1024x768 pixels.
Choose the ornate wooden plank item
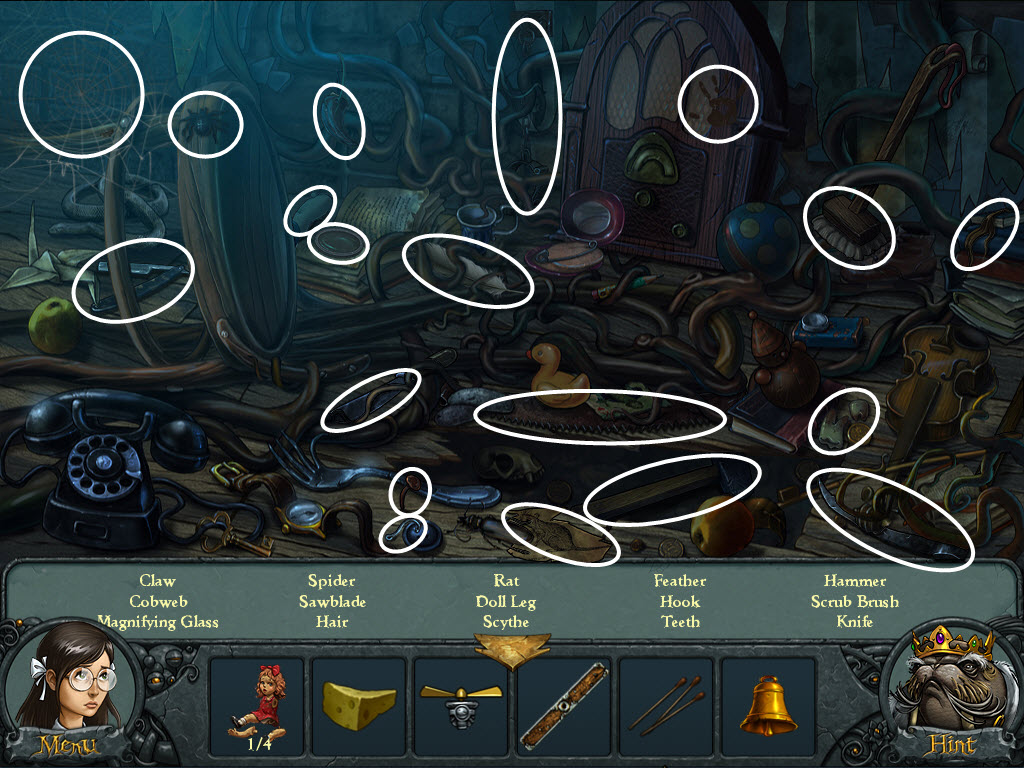coord(563,704)
